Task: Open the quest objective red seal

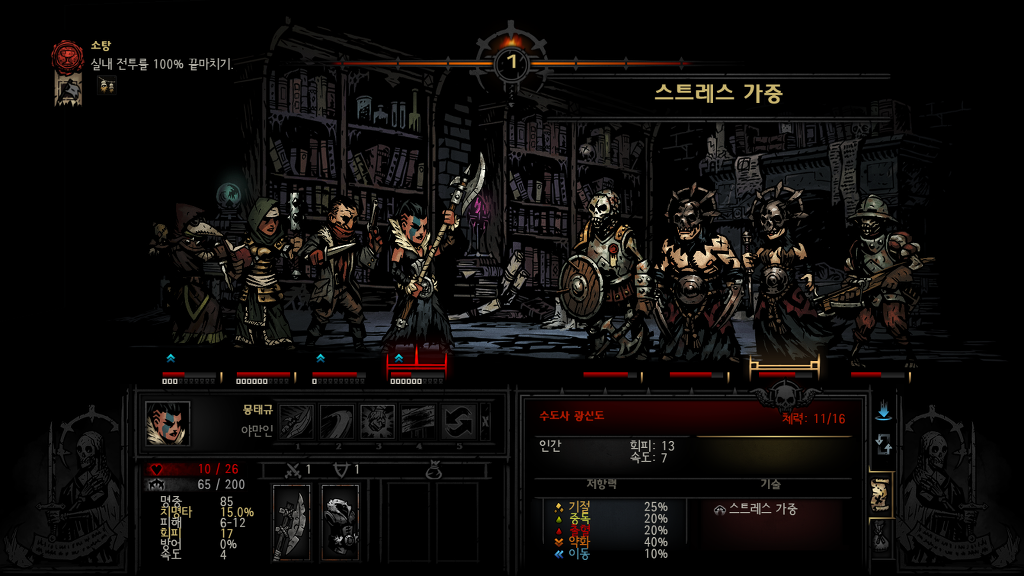Action: coord(69,54)
